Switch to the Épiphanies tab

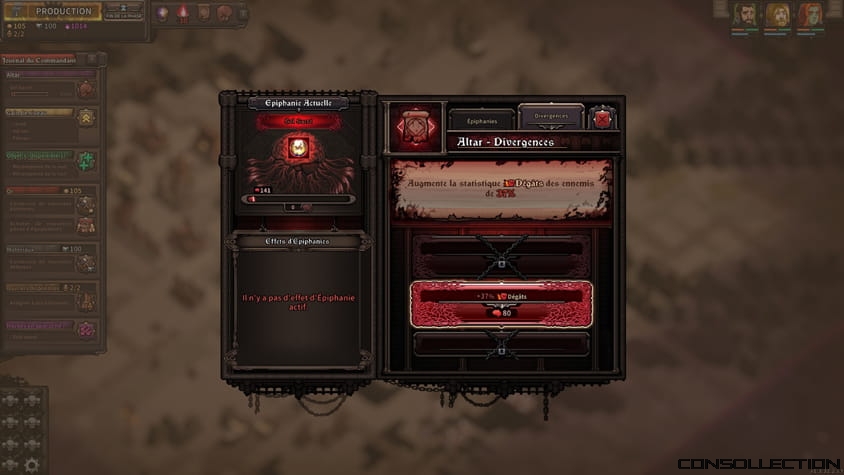tap(482, 118)
